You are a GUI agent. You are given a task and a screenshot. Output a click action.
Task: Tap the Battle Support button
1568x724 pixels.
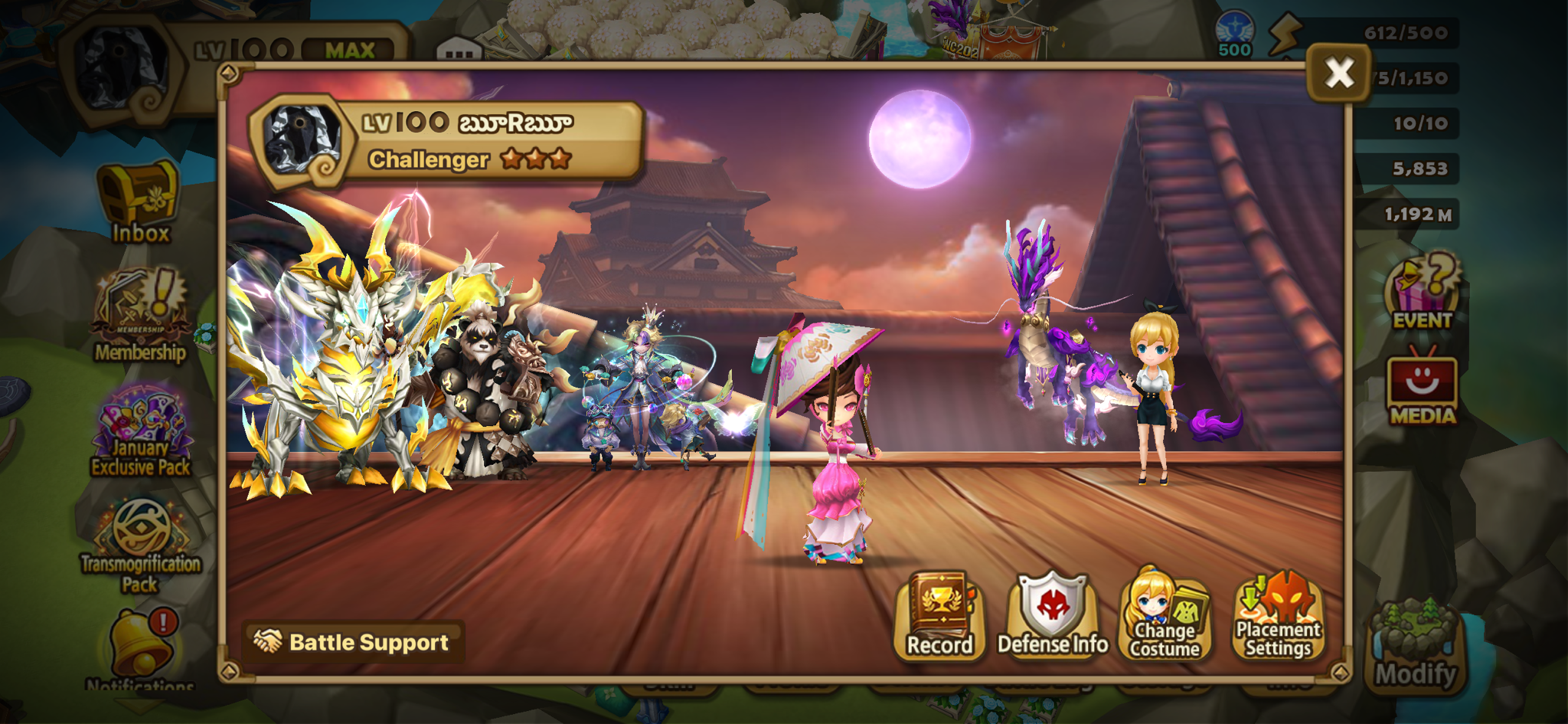click(x=353, y=642)
